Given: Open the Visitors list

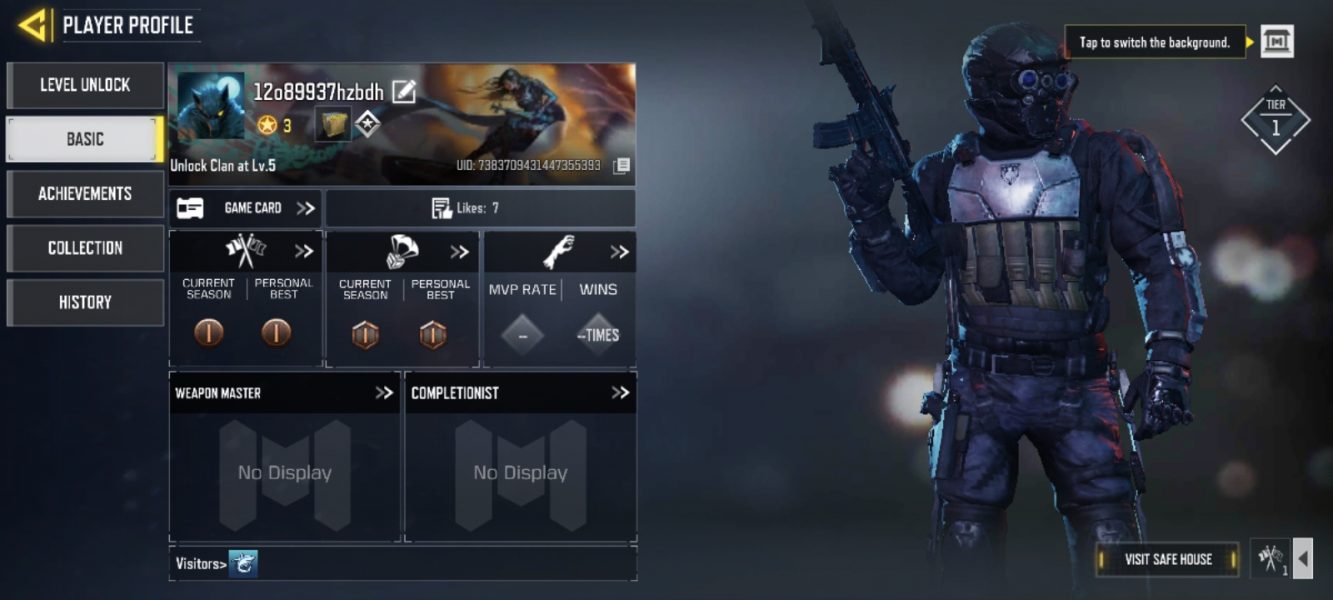Looking at the screenshot, I should [216, 564].
